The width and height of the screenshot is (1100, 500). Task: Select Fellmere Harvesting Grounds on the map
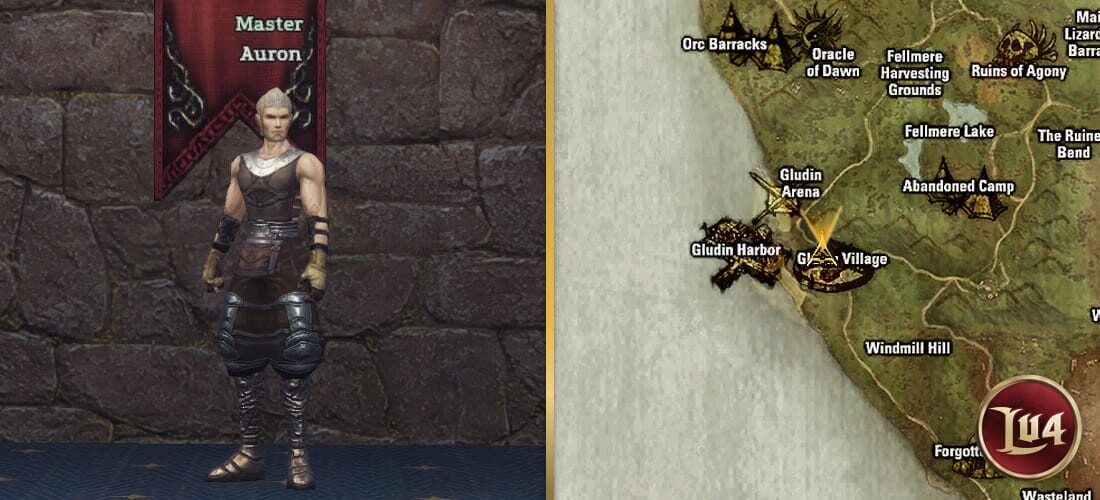(x=914, y=73)
